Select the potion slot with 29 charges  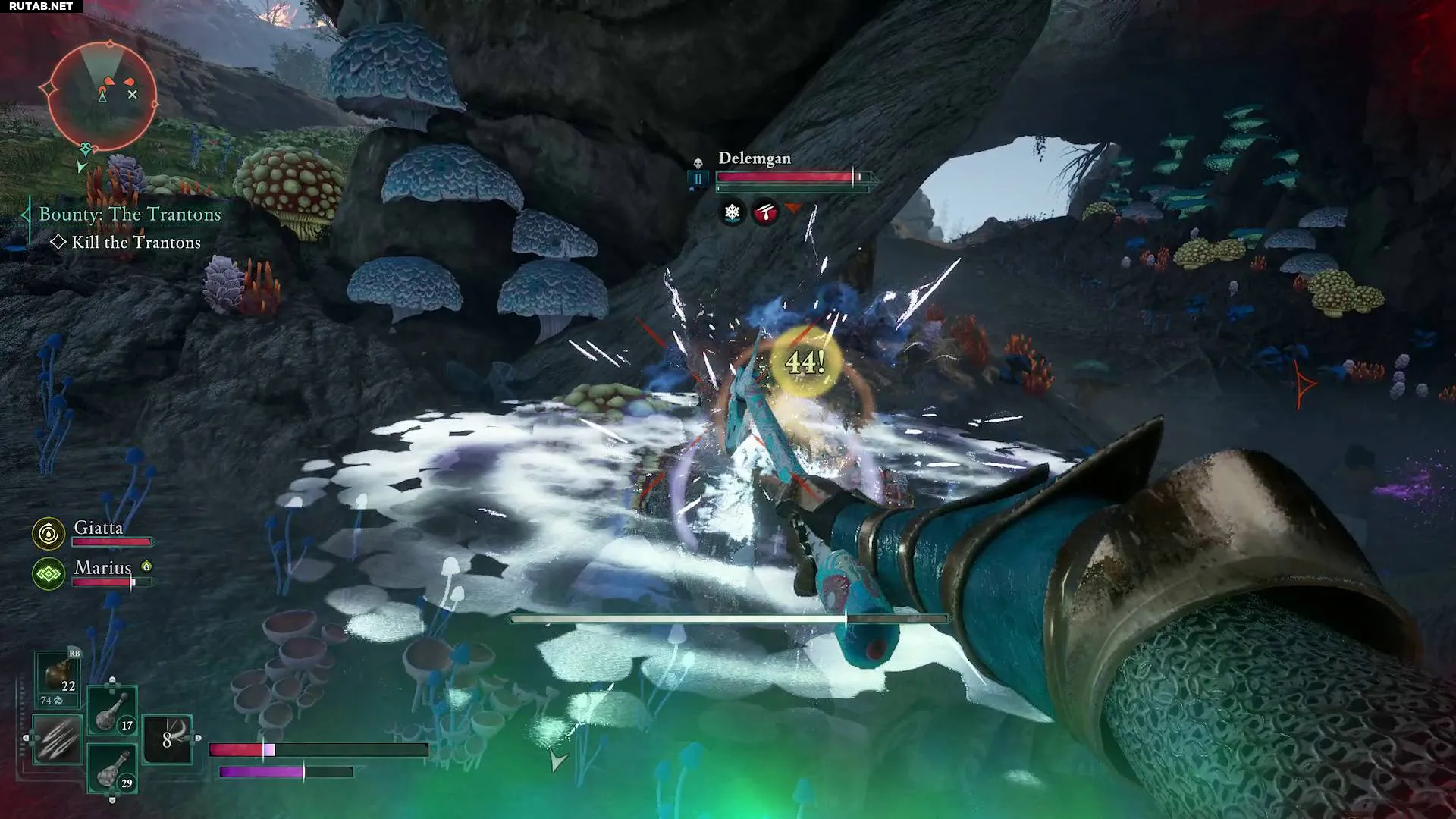112,768
